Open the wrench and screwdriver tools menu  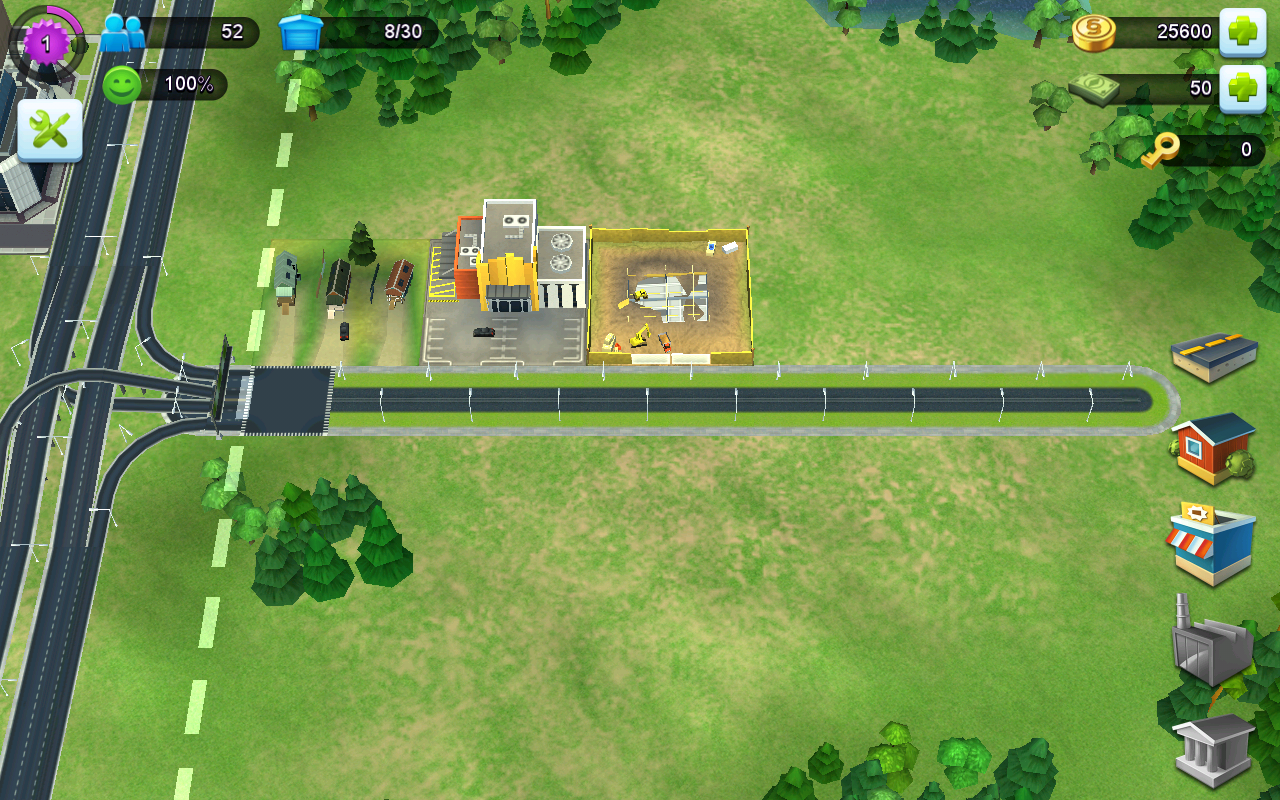(x=50, y=130)
